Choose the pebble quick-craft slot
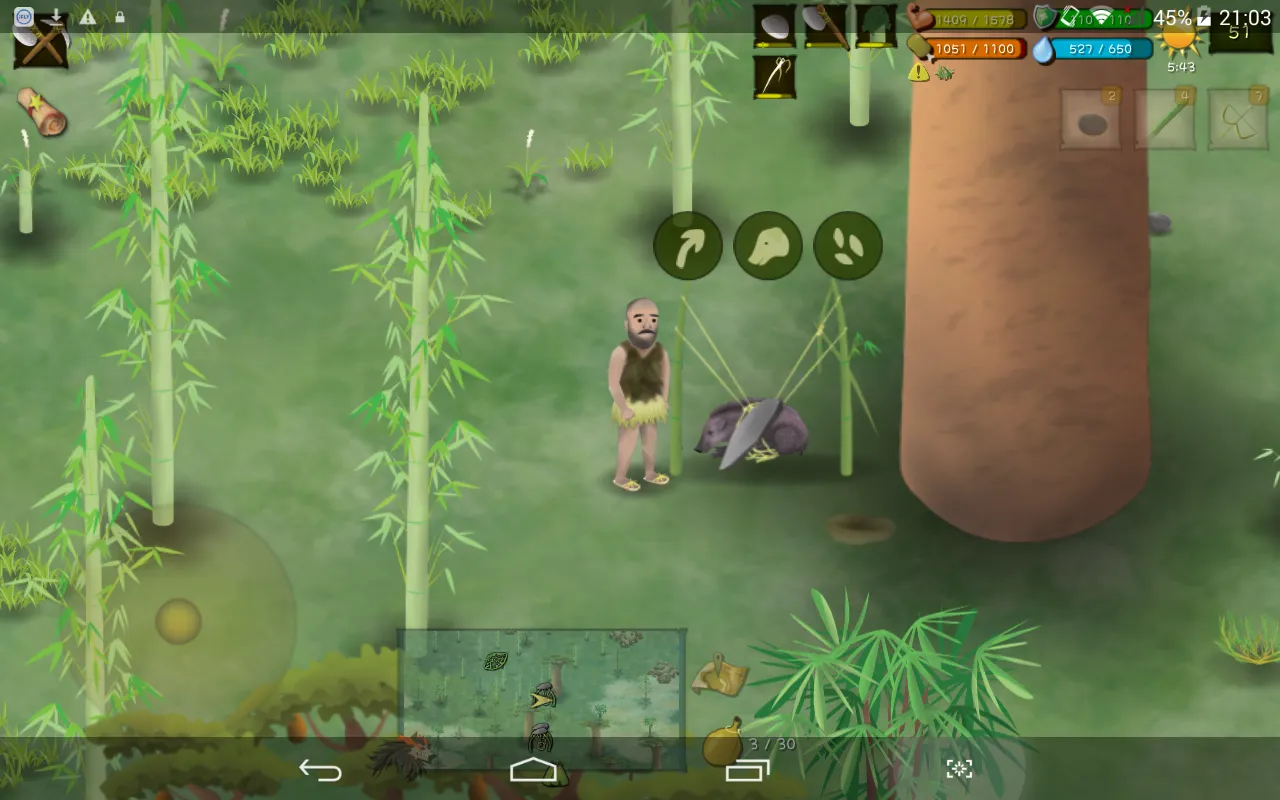The image size is (1280, 800). [x=1090, y=120]
